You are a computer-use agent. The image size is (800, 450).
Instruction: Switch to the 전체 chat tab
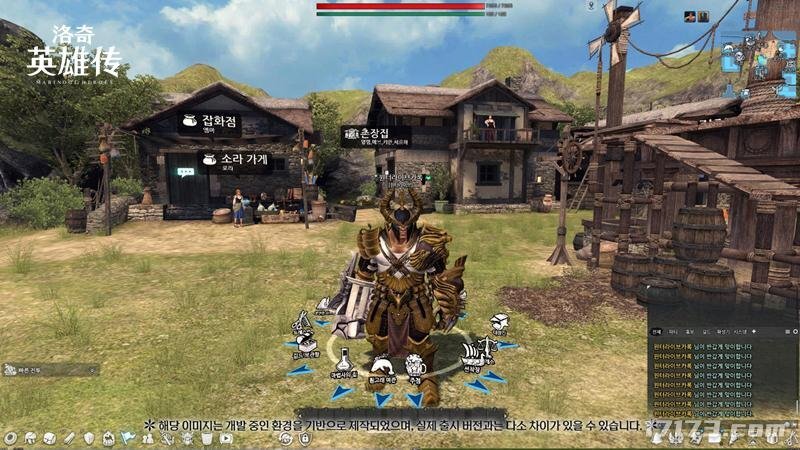[x=656, y=331]
